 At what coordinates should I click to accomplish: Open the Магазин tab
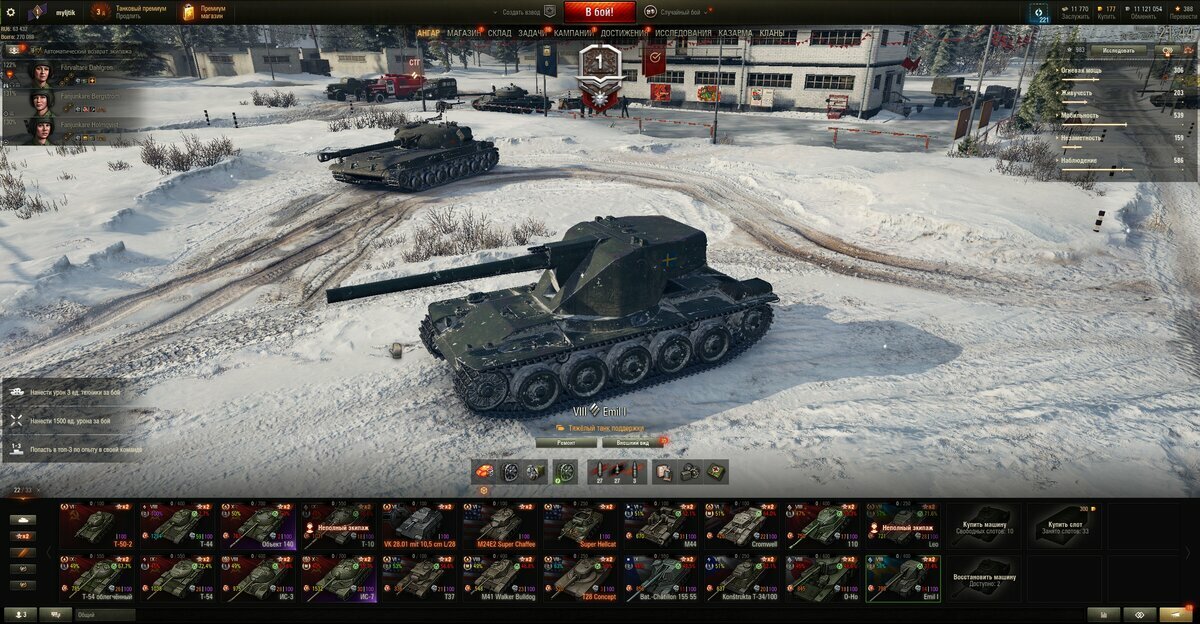(x=463, y=33)
